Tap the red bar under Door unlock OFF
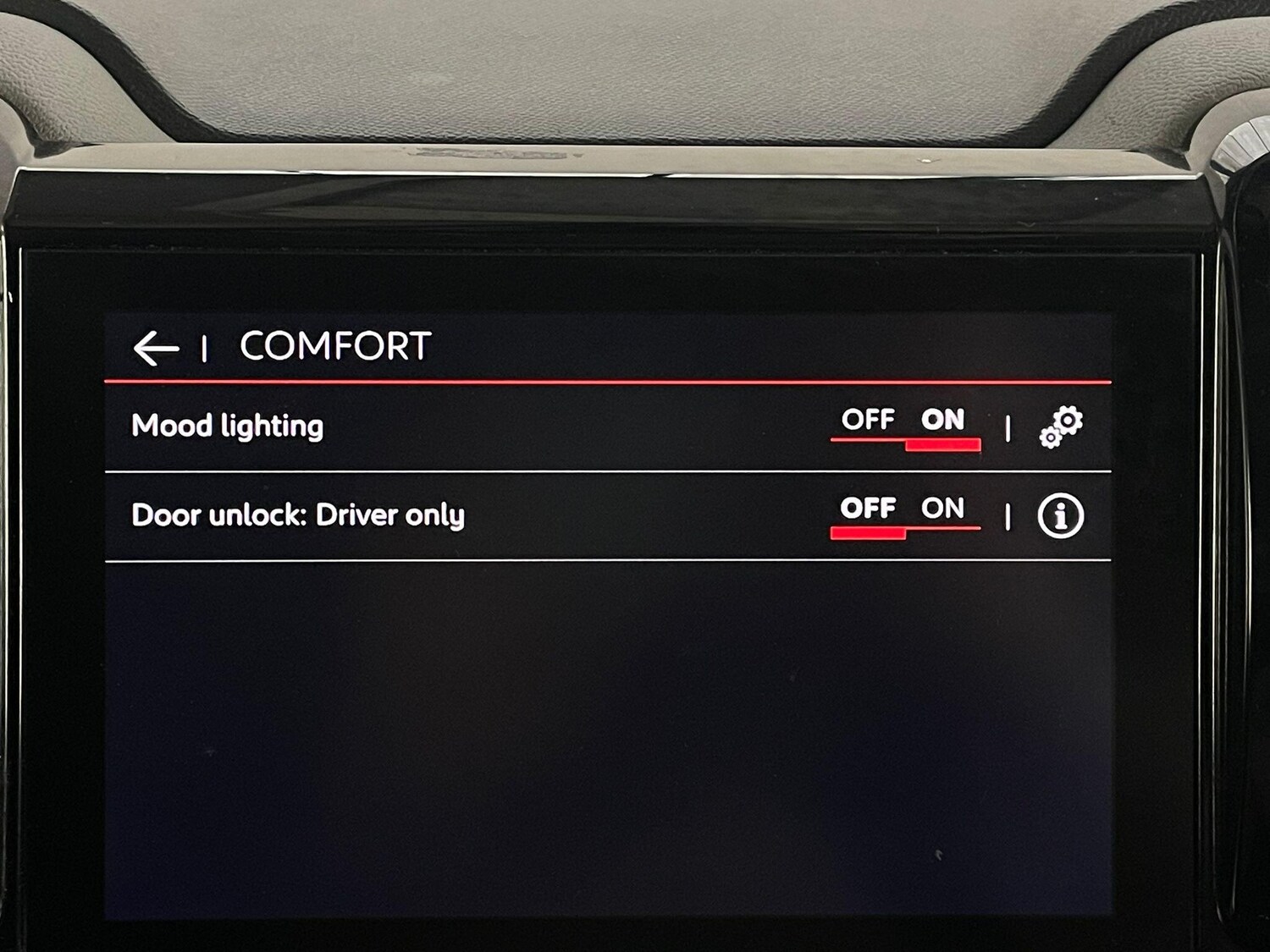Viewport: 1270px width, 952px height. (x=868, y=532)
